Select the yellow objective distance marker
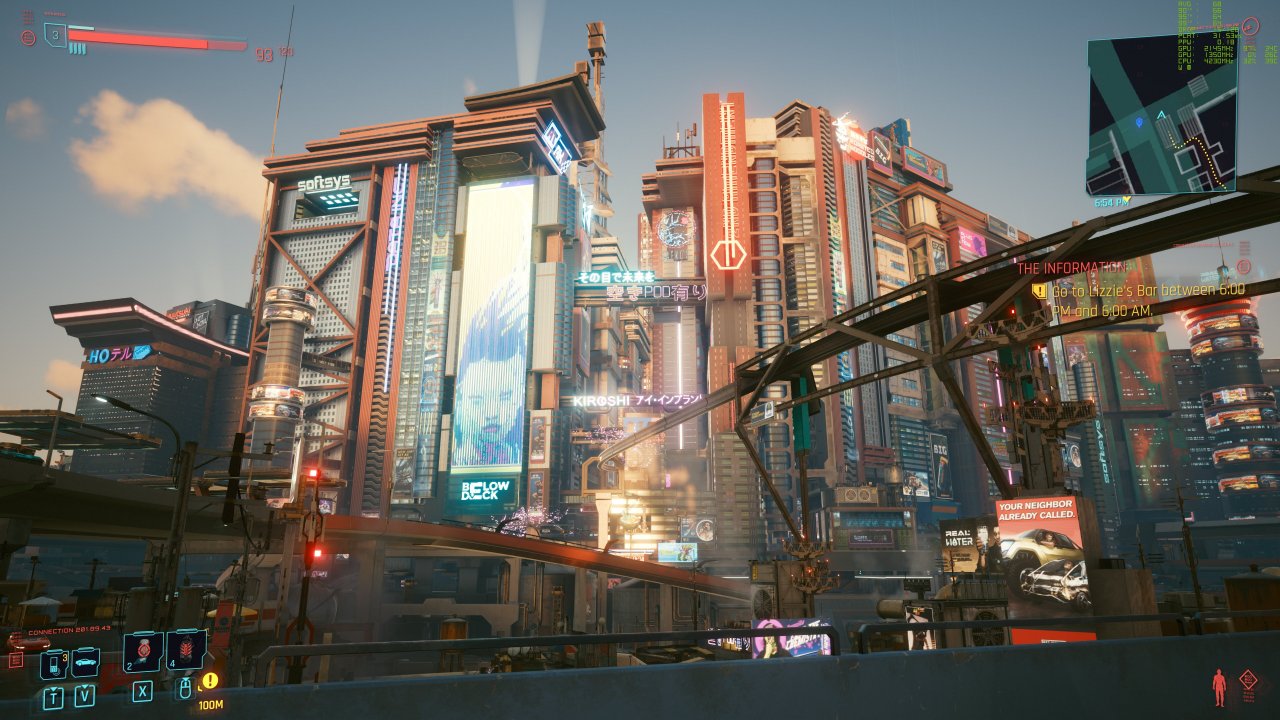Viewport: 1280px width, 720px height. pos(210,682)
